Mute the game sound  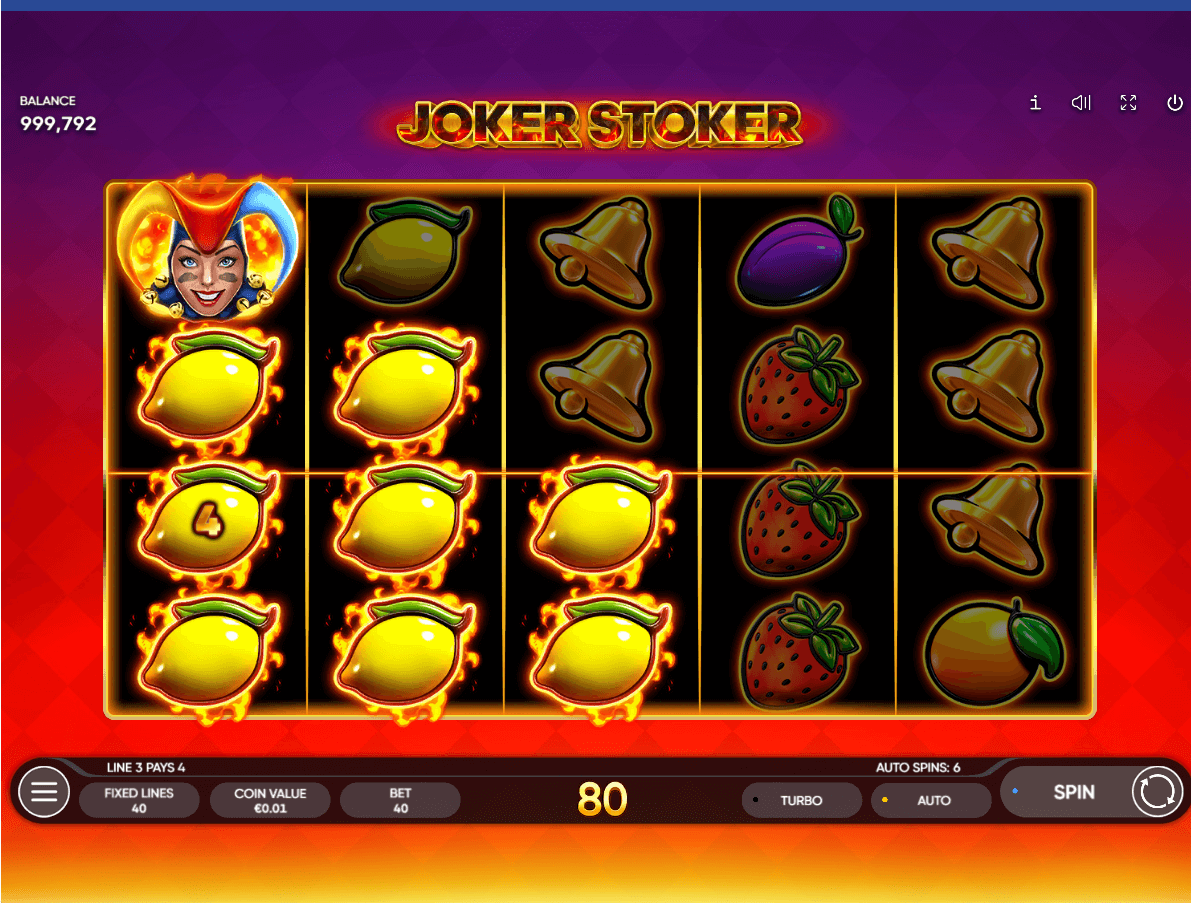click(1081, 103)
